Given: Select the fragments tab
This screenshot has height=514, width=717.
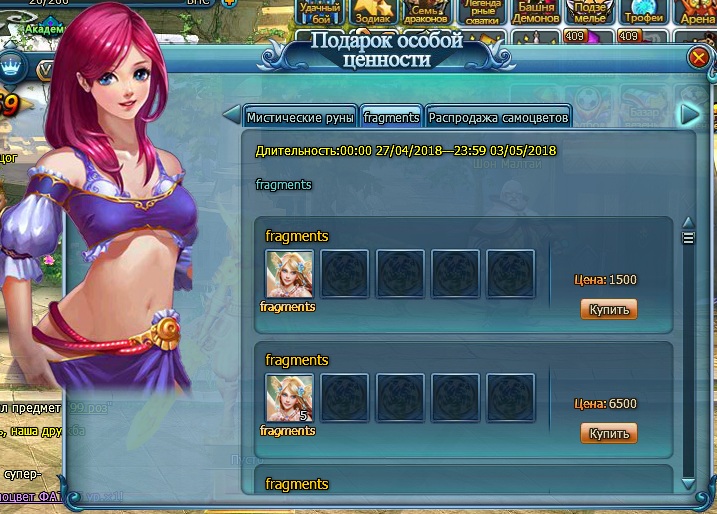Looking at the screenshot, I should point(391,117).
